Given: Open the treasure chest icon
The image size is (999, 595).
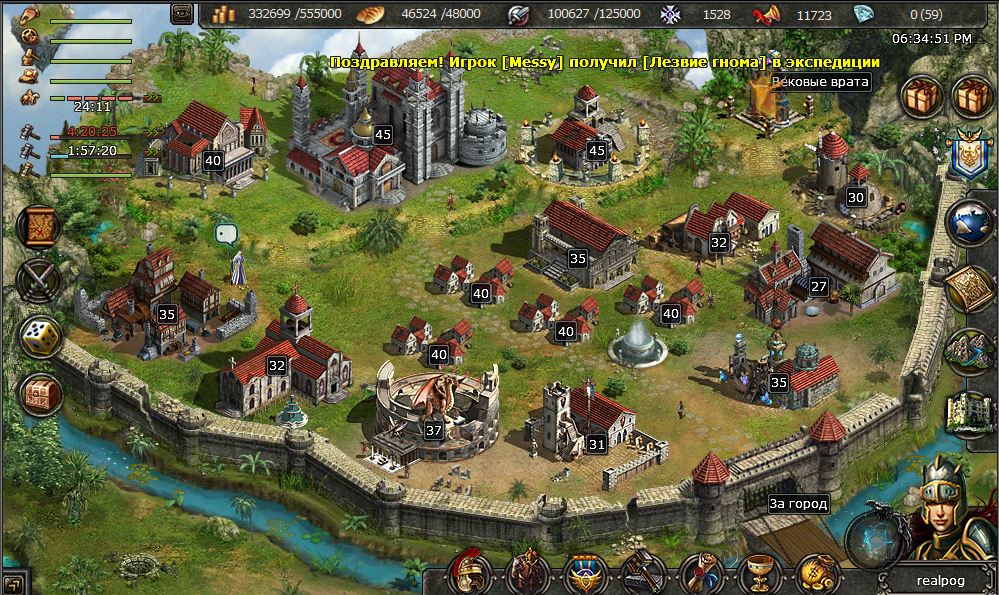Looking at the screenshot, I should (x=39, y=395).
